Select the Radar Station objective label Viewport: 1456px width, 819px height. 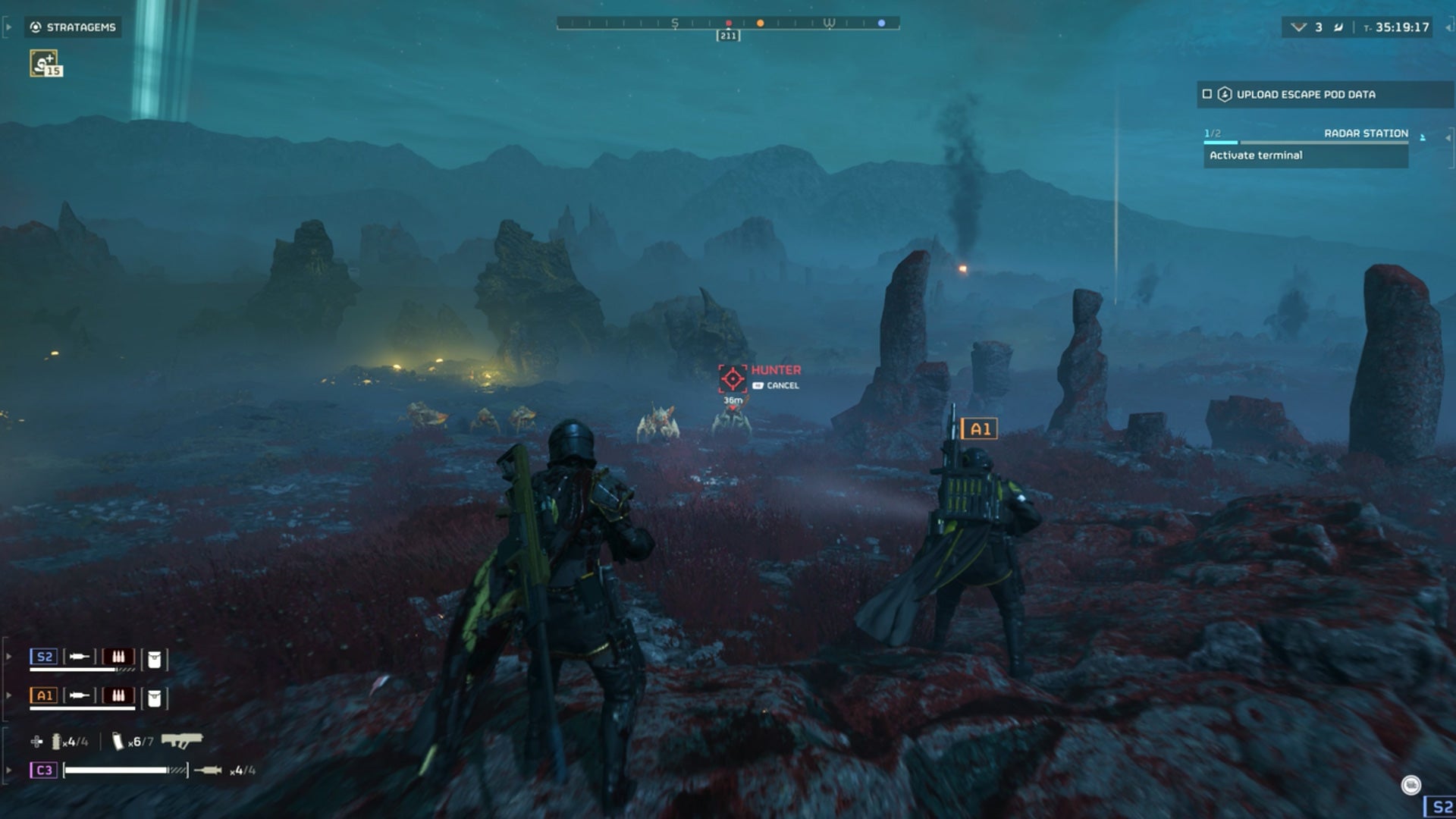point(1365,133)
